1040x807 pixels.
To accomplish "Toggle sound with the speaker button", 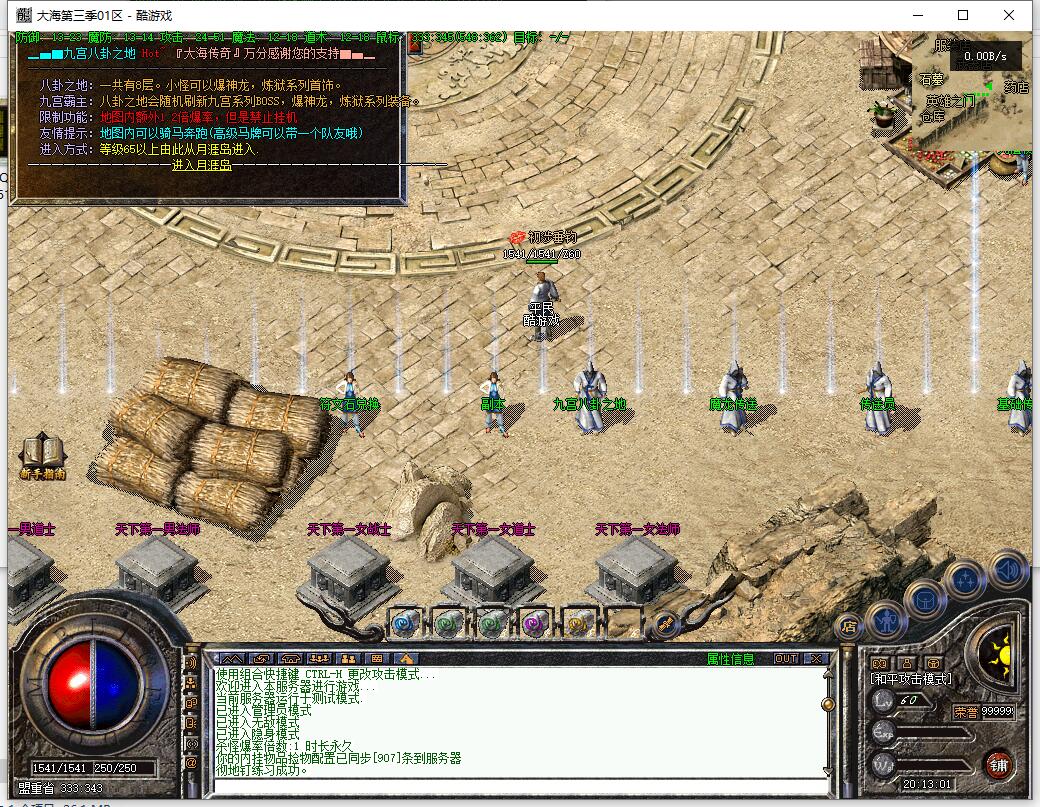I will pos(1008,569).
